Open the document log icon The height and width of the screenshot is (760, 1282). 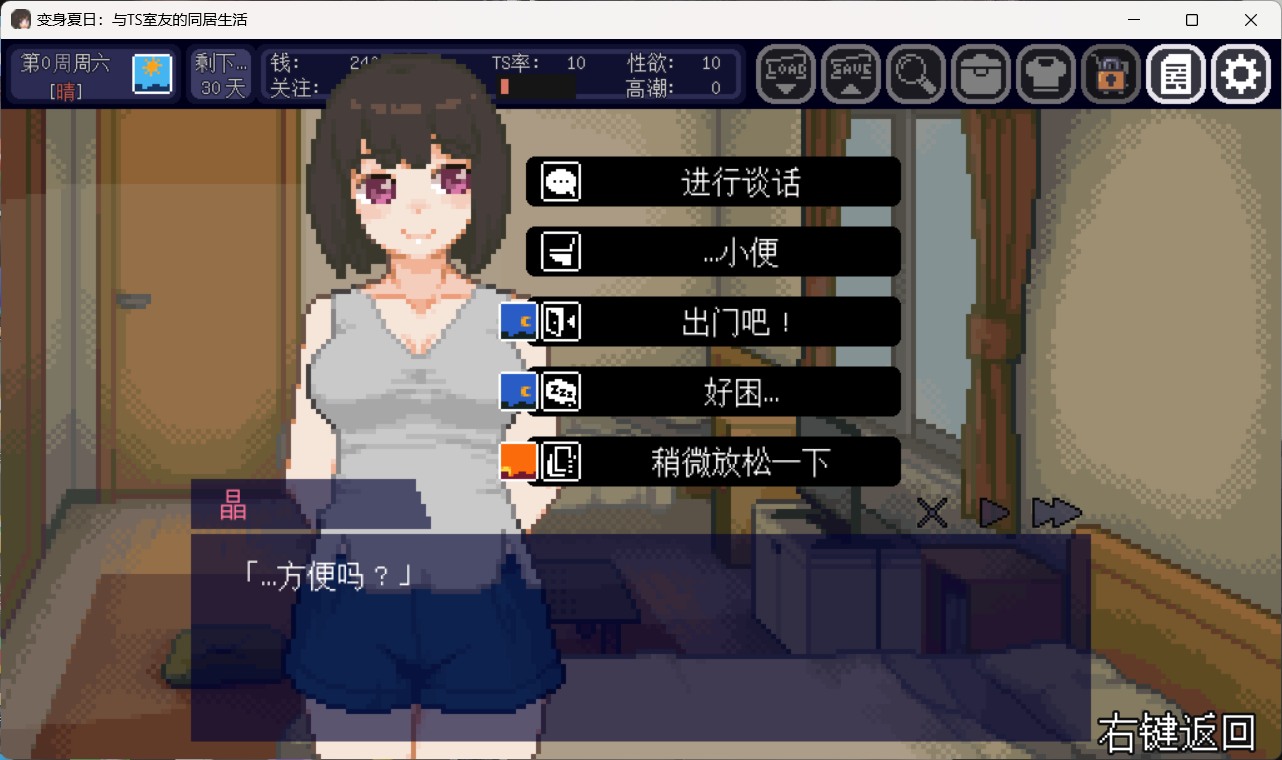pos(1175,74)
